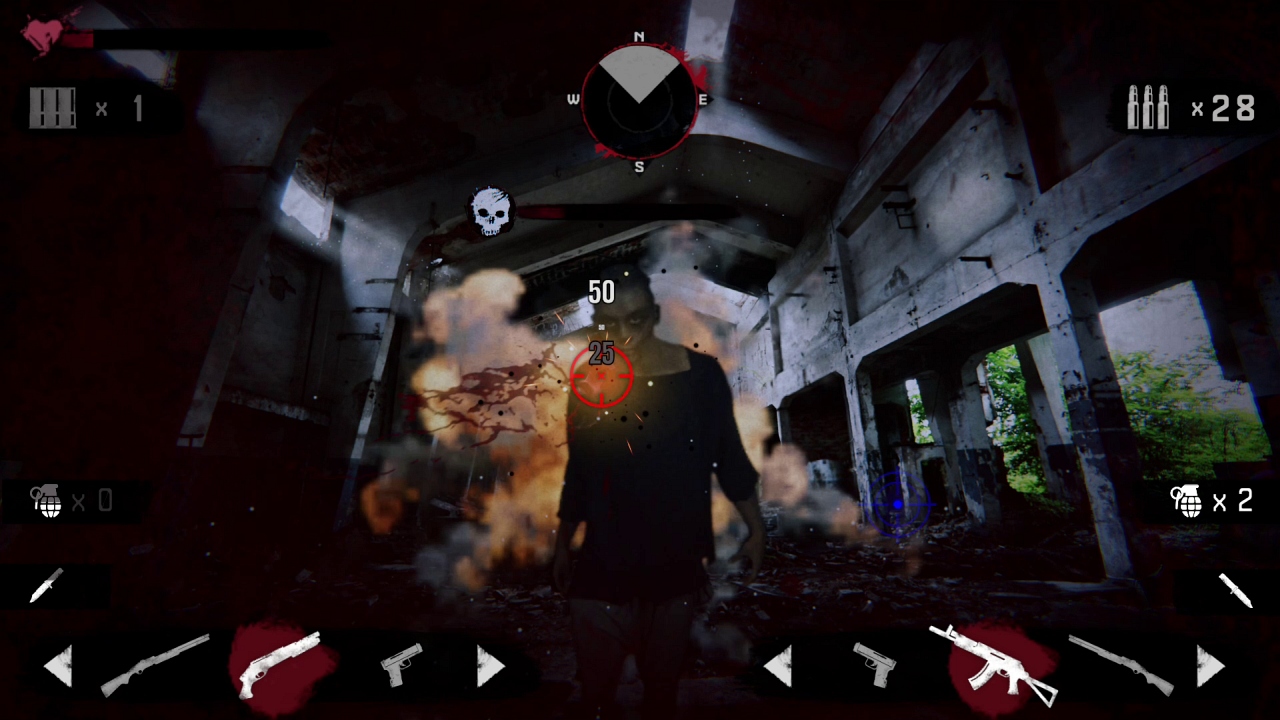This screenshot has width=1280, height=720.
Task: Click the ammo magazine icon under the health bar
Action: click(53, 108)
